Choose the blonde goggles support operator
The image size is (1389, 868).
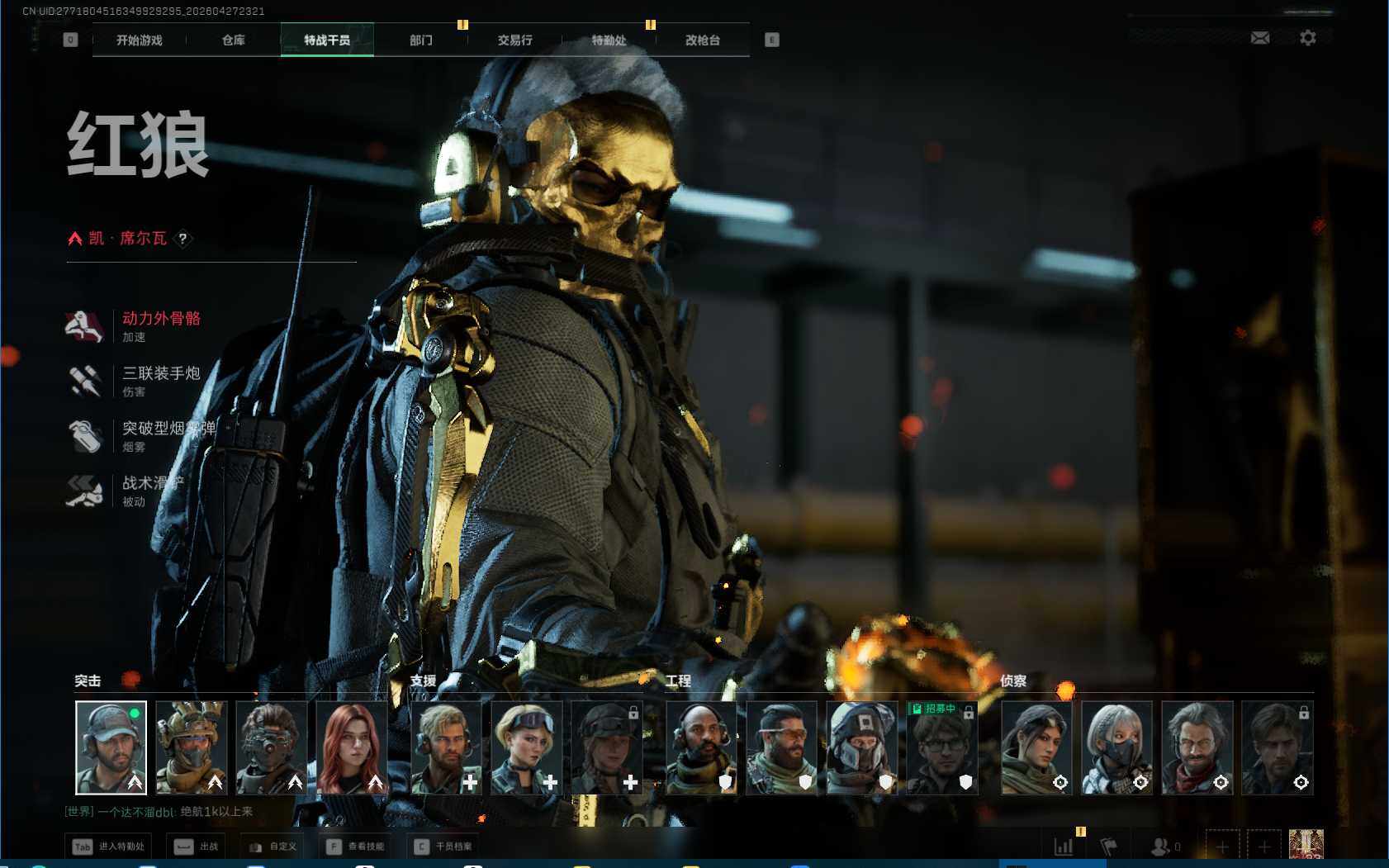526,747
